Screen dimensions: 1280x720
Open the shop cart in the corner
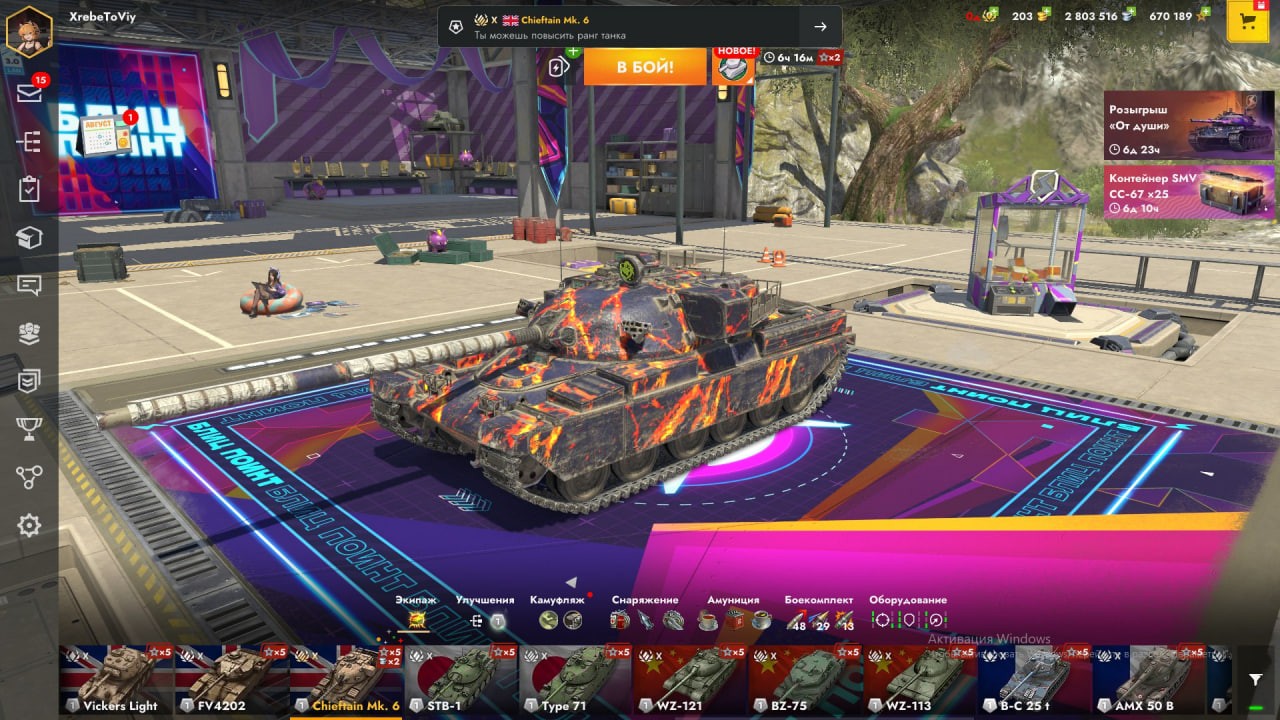click(x=1247, y=22)
